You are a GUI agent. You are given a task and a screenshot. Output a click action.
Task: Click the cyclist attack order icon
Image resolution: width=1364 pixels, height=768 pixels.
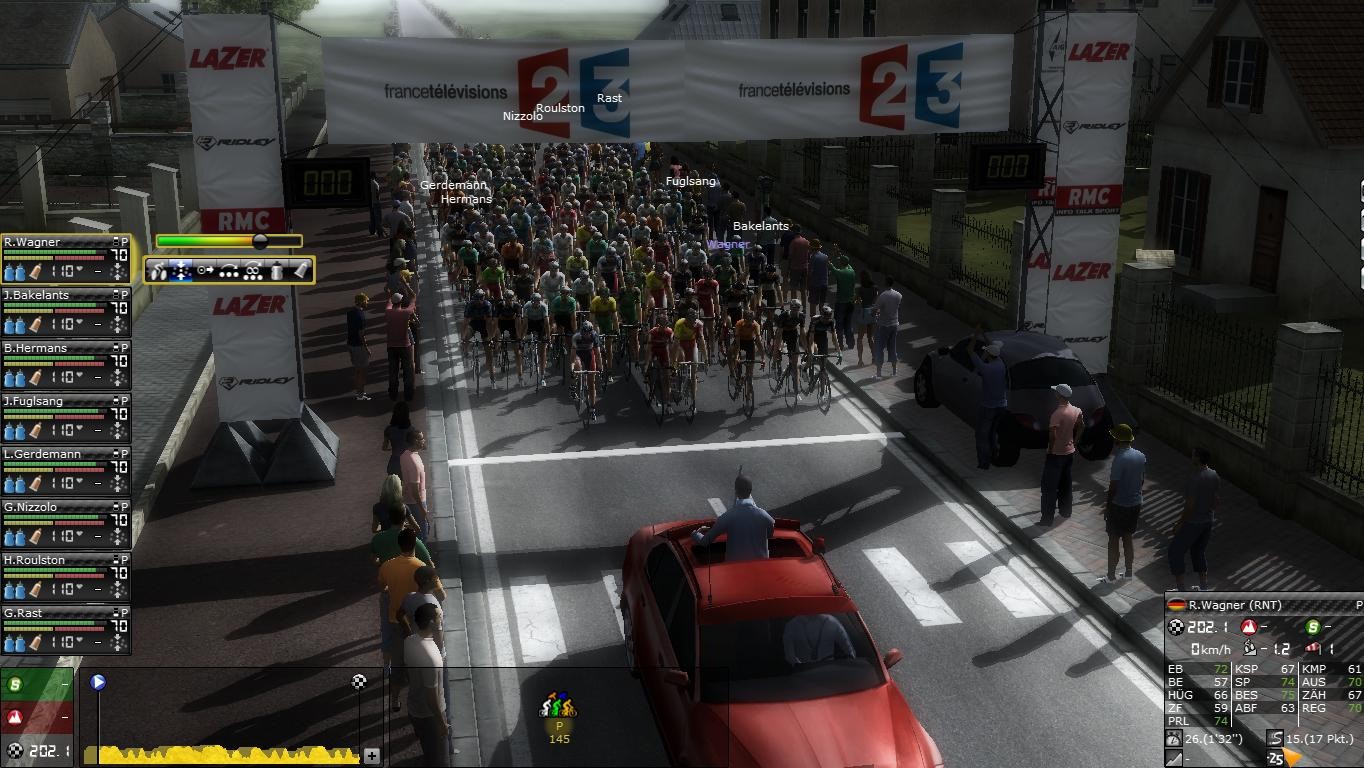click(160, 270)
